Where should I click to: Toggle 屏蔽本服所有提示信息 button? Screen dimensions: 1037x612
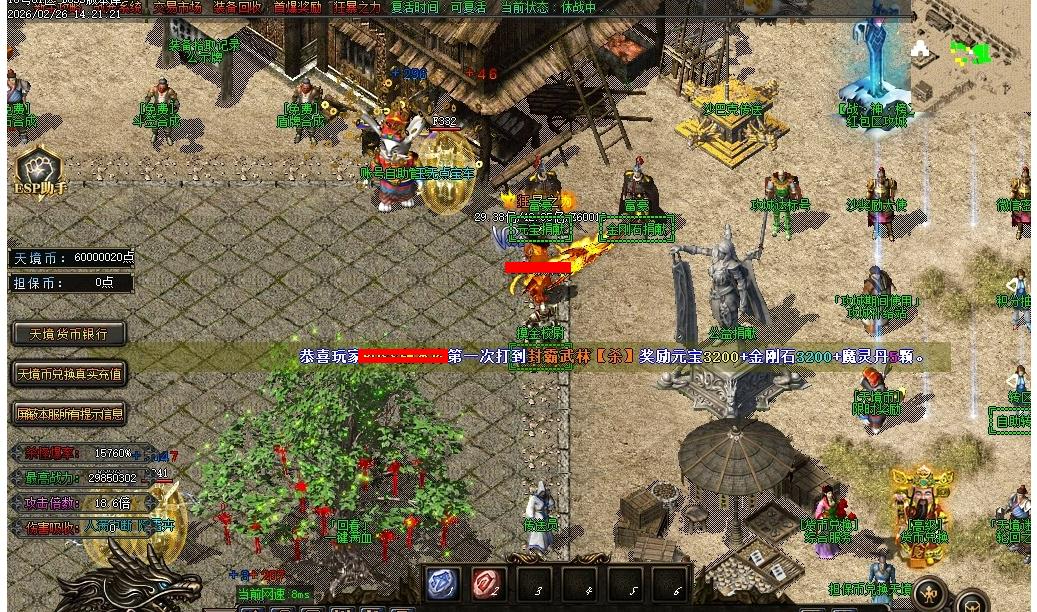coord(69,413)
